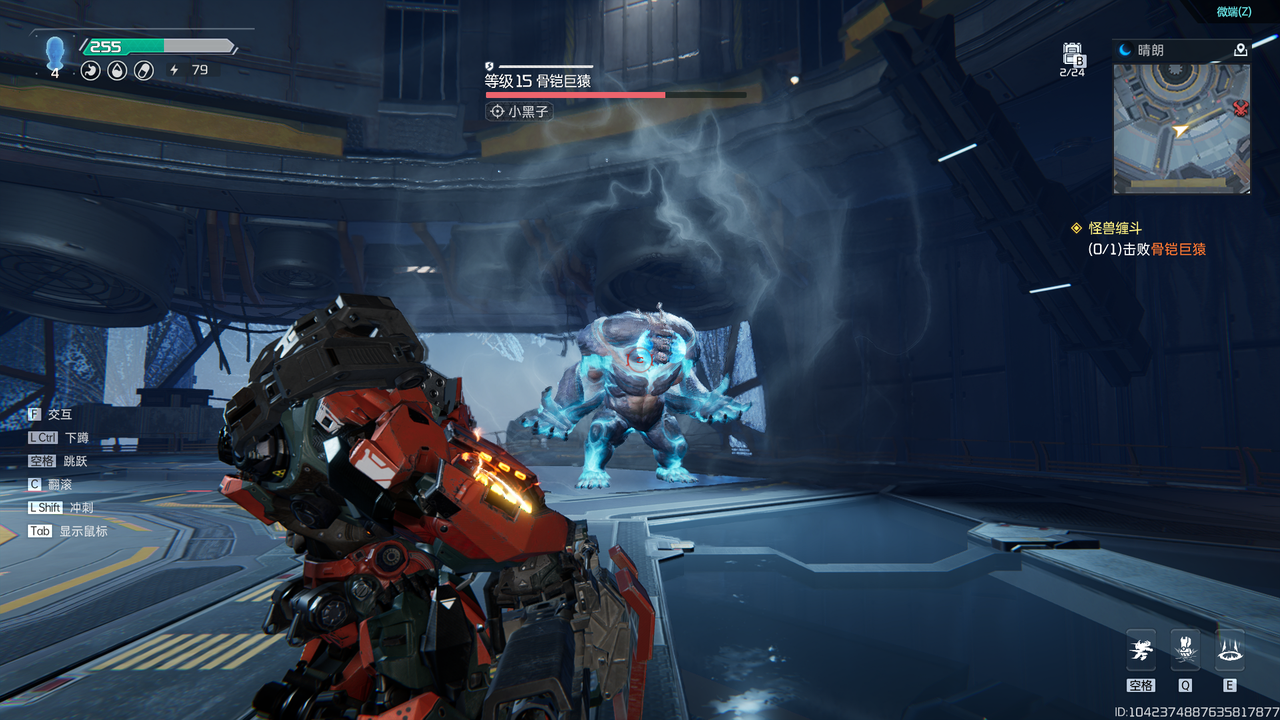
Task: Use the mech slam ability icon
Action: click(1185, 652)
